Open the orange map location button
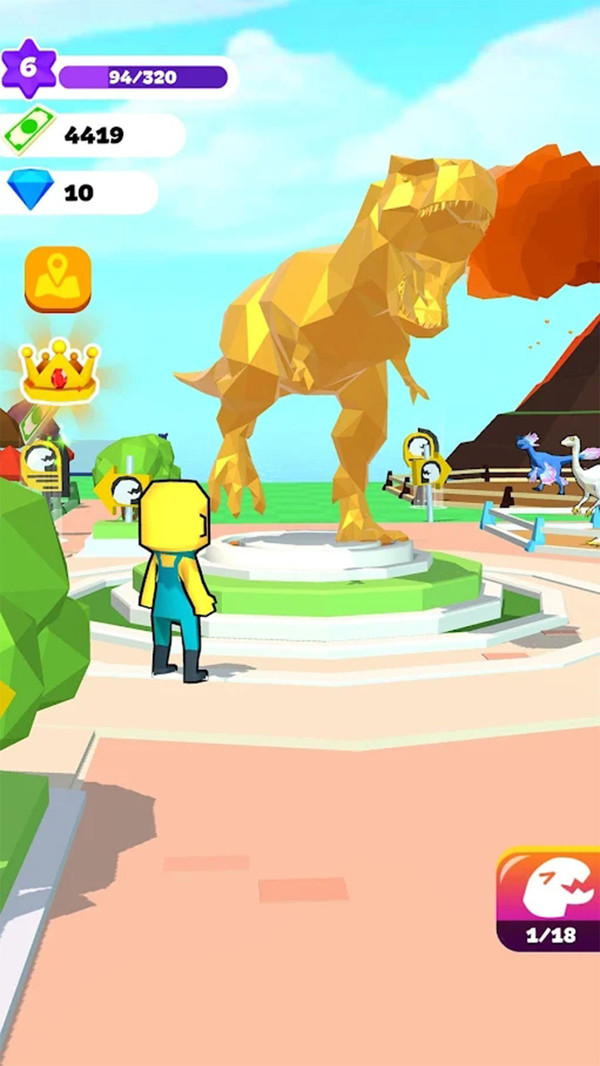 pyautogui.click(x=58, y=279)
